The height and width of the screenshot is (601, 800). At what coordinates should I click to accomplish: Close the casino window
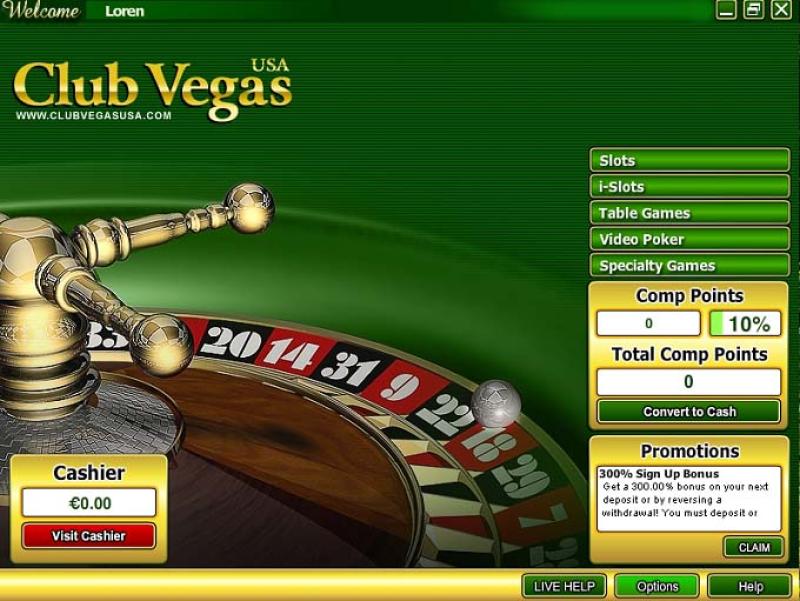pos(780,10)
